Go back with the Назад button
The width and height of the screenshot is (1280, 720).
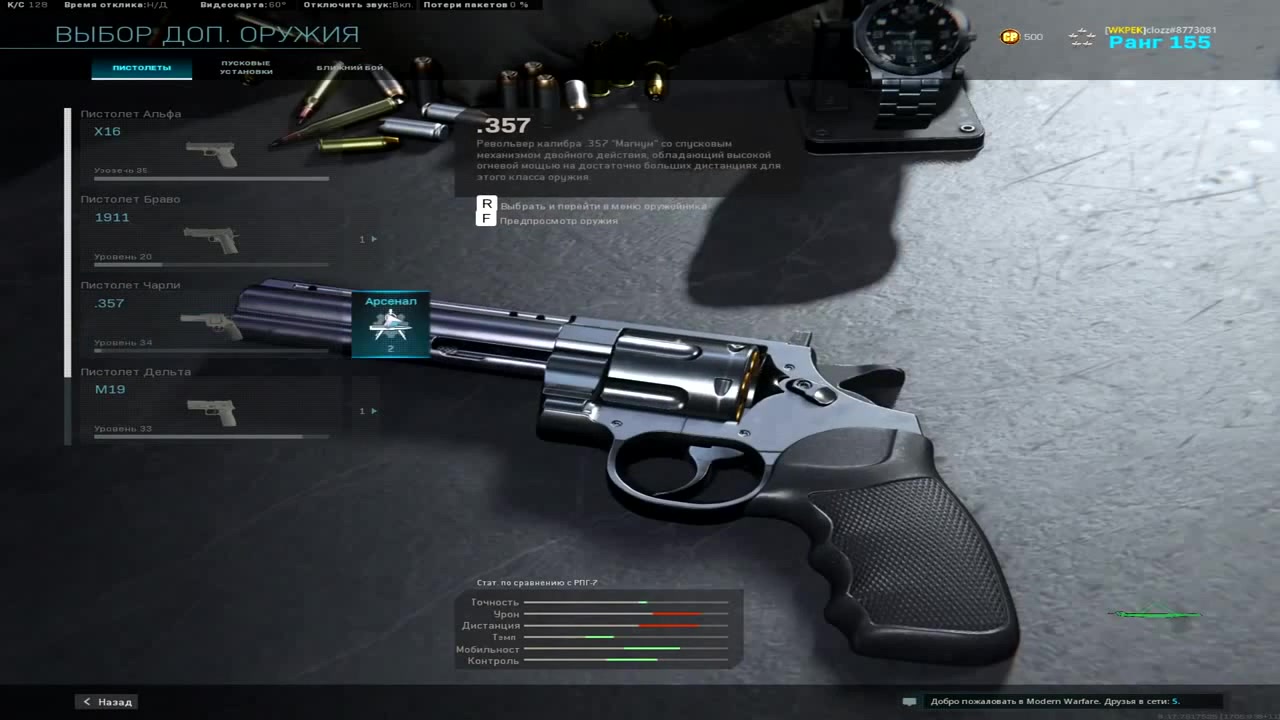pyautogui.click(x=107, y=702)
